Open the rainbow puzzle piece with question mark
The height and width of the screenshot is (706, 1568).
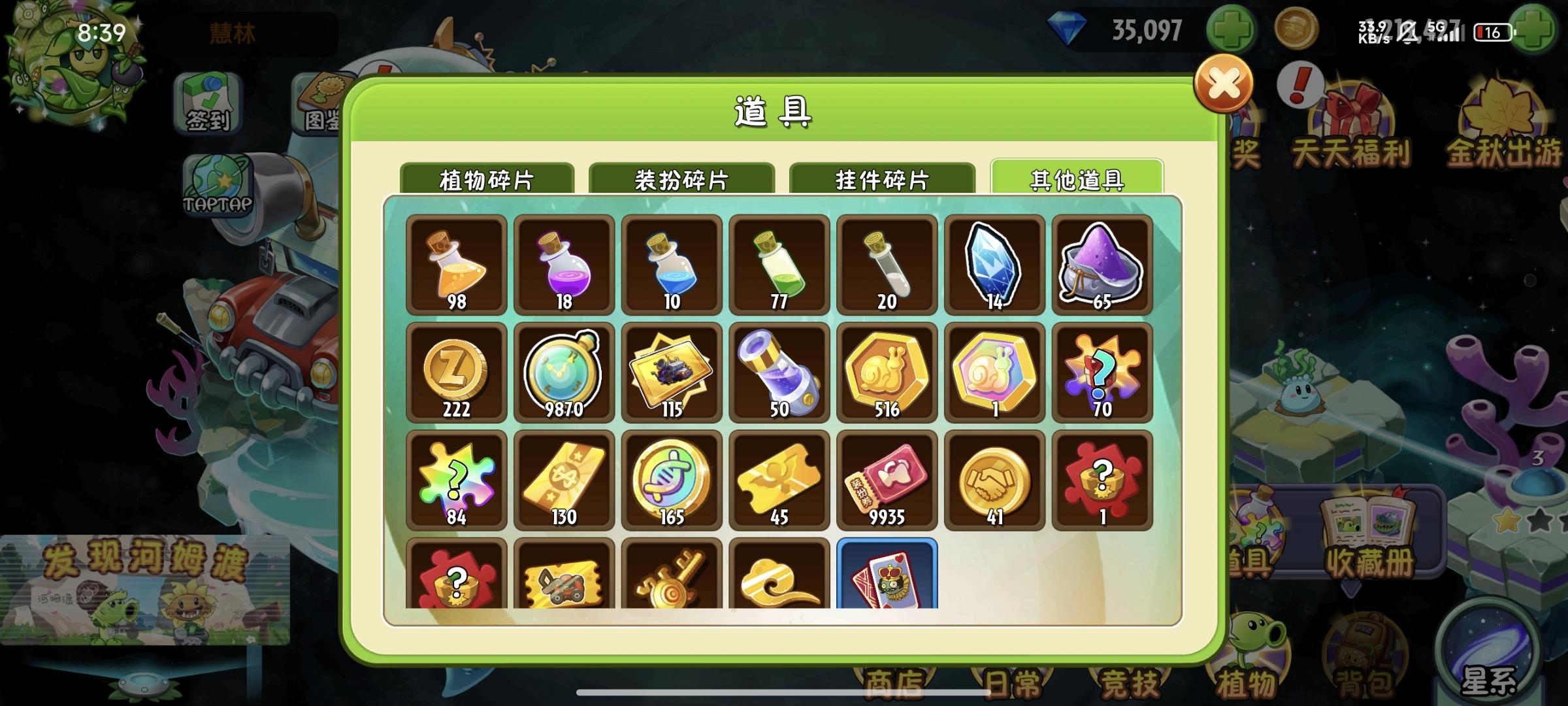click(x=455, y=479)
